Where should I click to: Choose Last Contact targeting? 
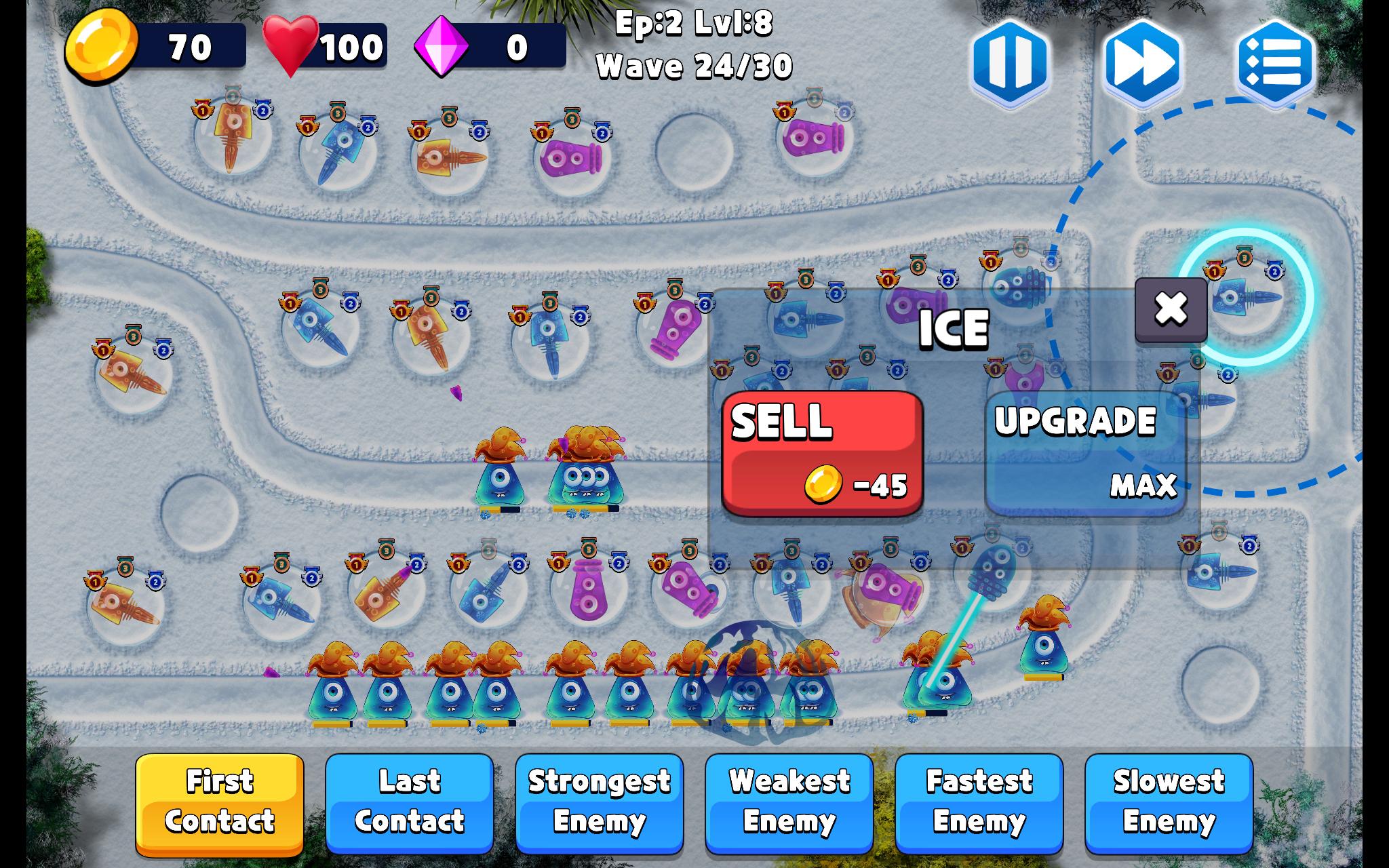pyautogui.click(x=410, y=802)
